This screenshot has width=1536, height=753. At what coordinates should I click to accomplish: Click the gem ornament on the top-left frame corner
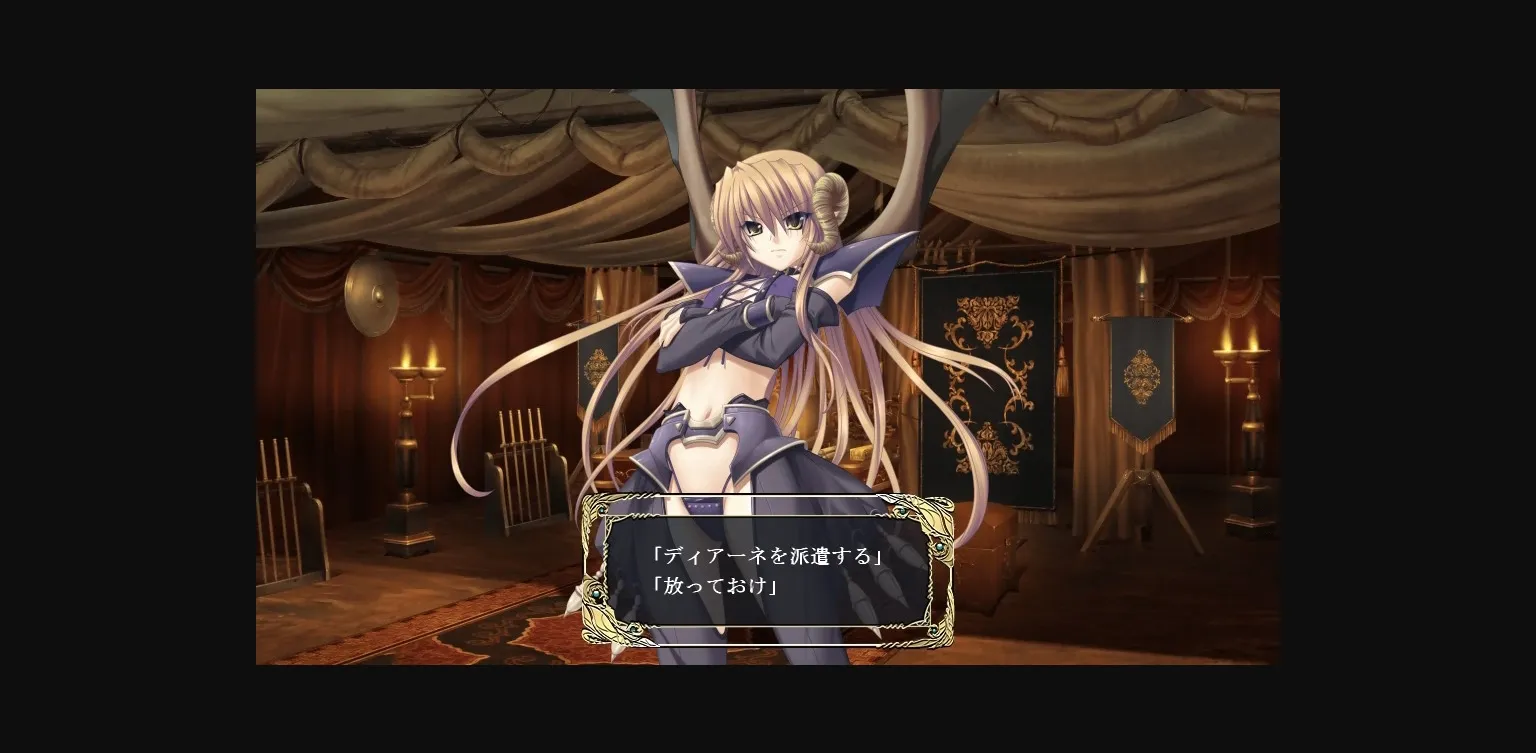click(604, 509)
